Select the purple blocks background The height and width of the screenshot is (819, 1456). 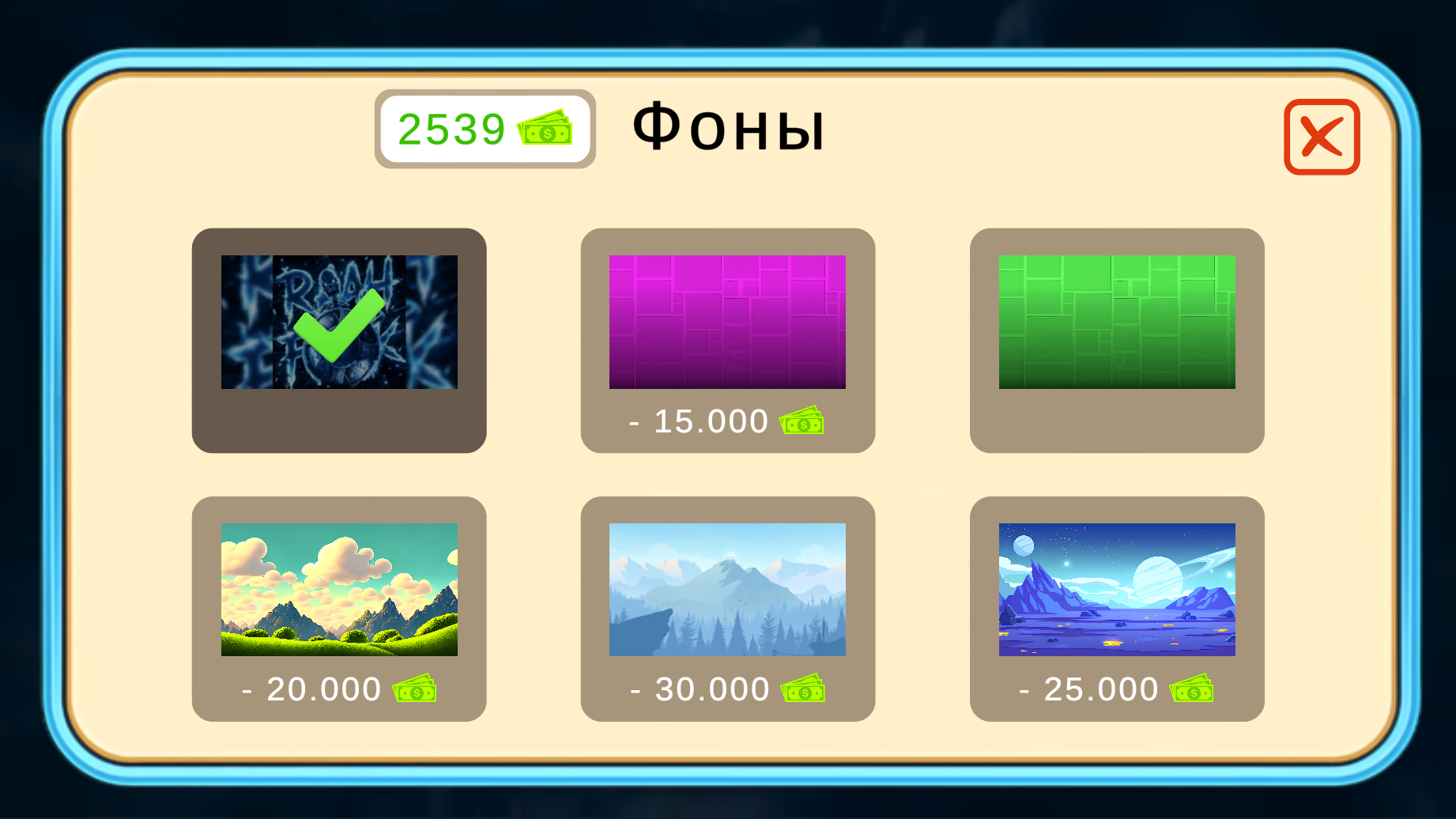point(728,320)
